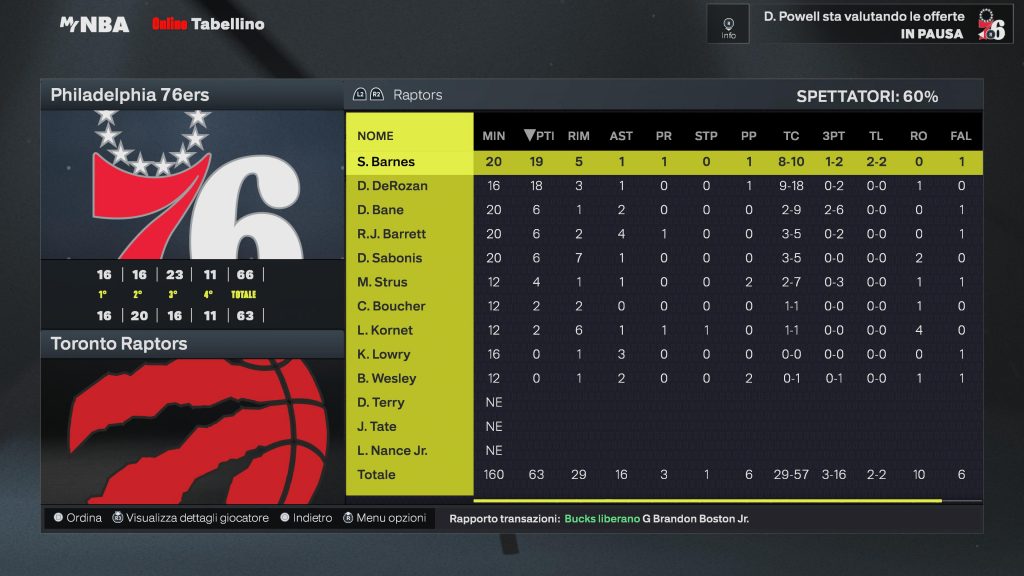Select the K. Lowry row
This screenshot has width=1024, height=576.
[384, 354]
